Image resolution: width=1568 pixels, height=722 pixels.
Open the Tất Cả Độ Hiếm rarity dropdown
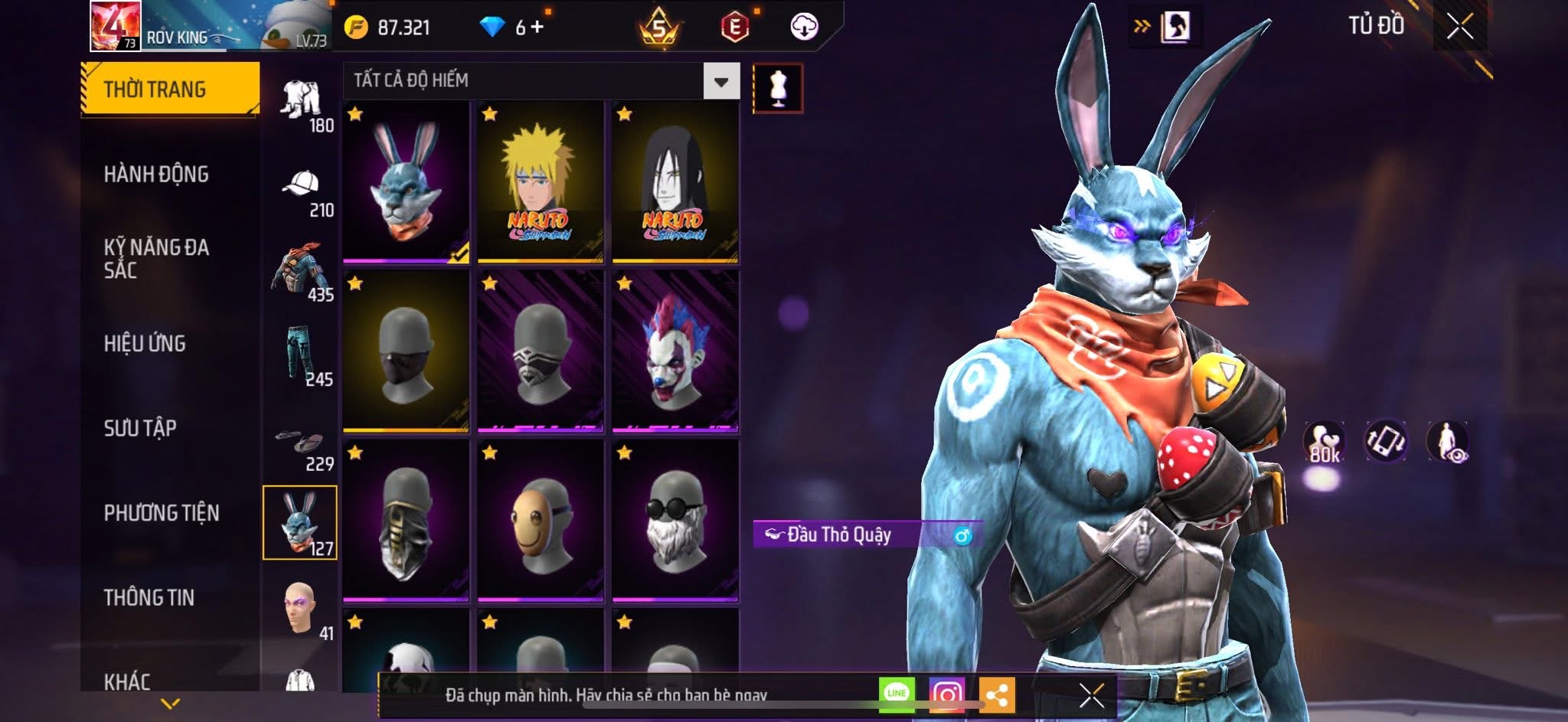coord(720,81)
